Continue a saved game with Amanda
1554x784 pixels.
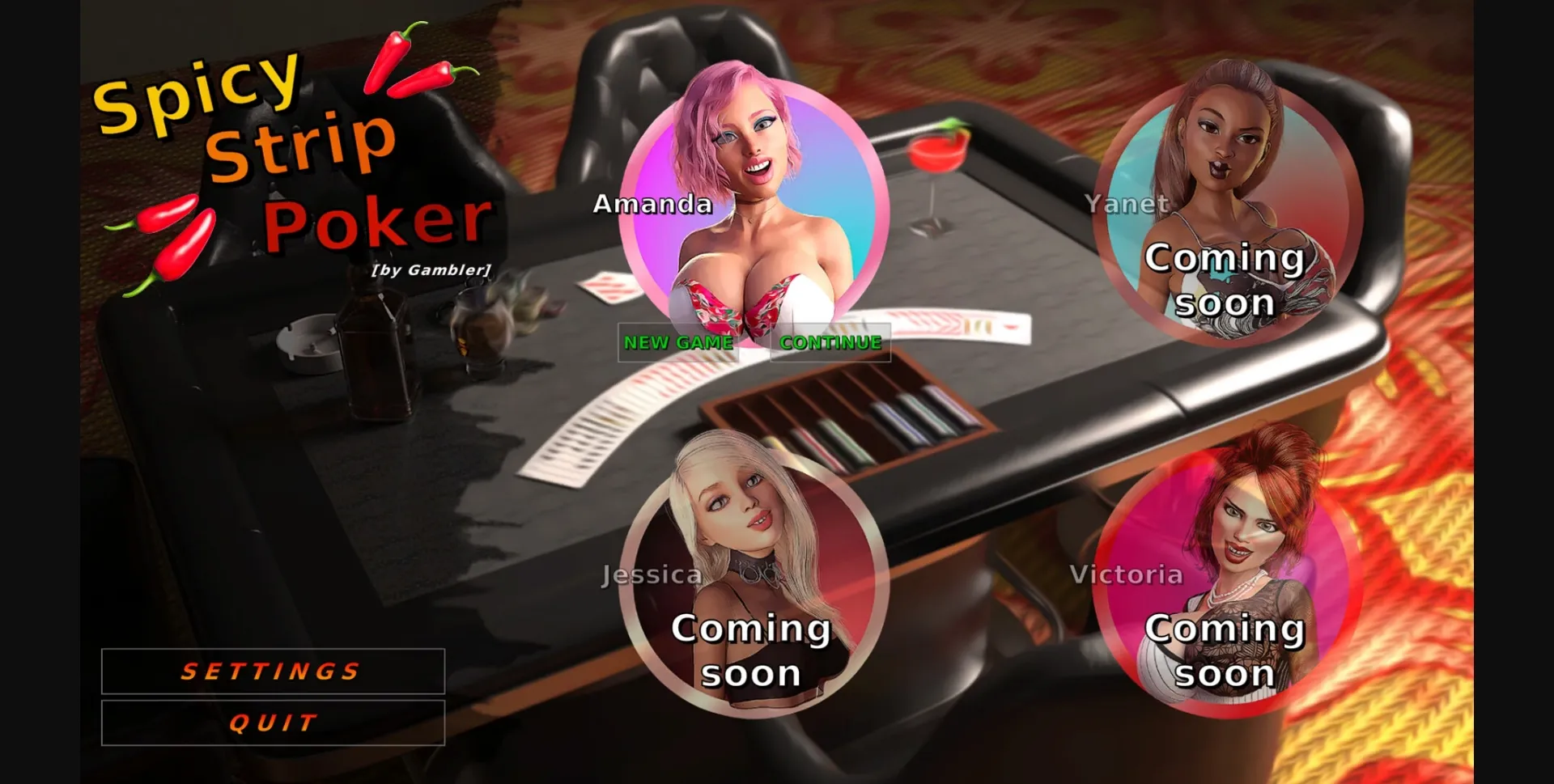click(830, 343)
